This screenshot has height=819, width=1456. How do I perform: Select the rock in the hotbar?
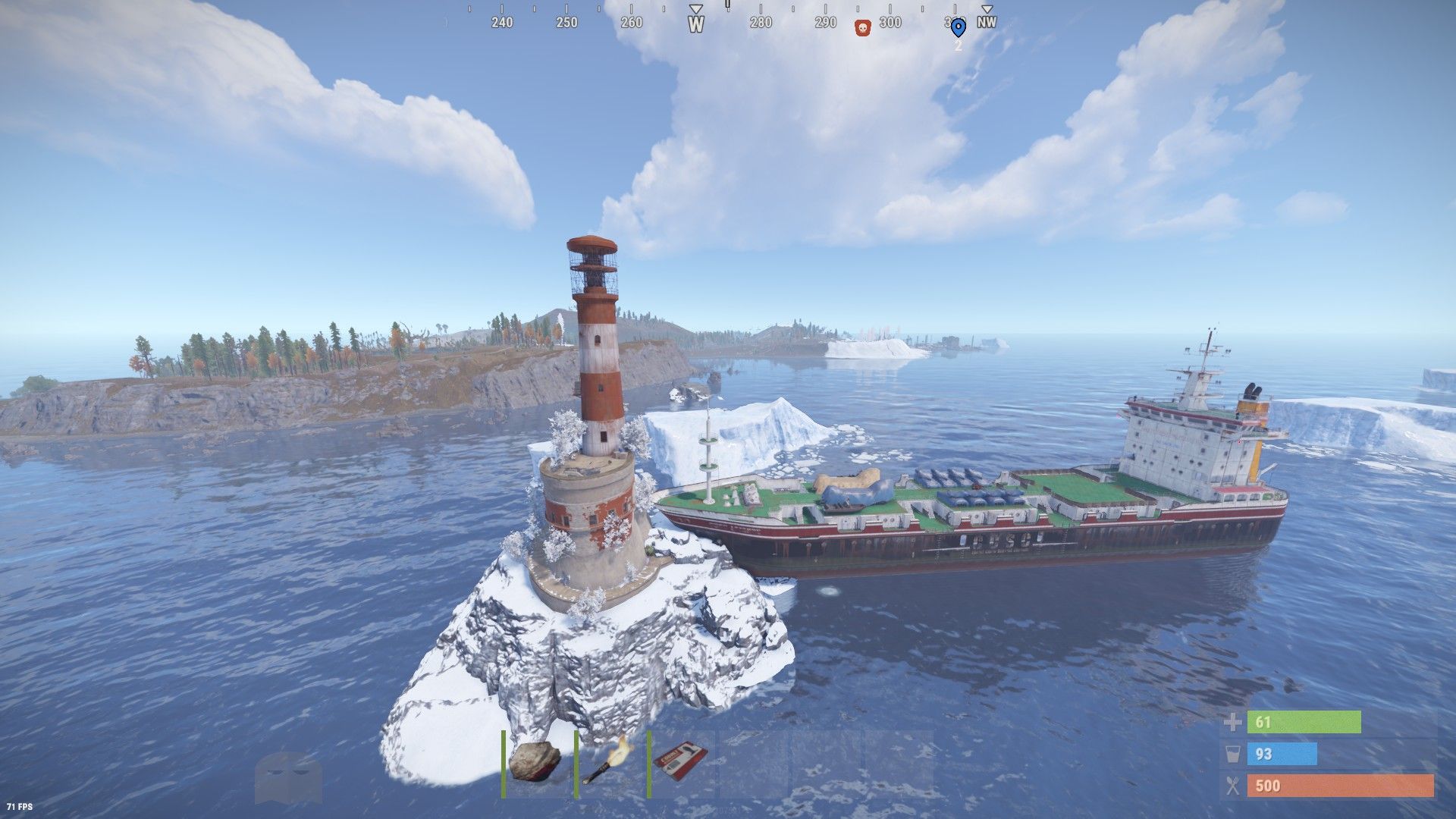tap(535, 761)
